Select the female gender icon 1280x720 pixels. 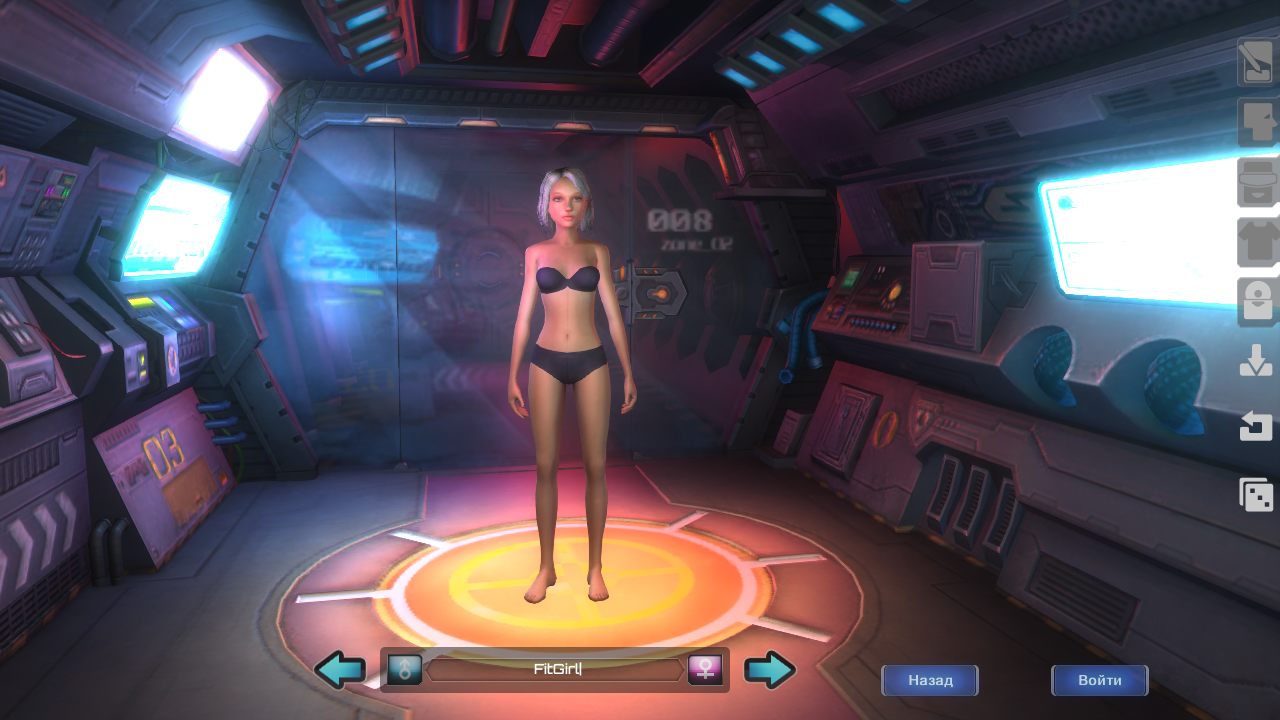[705, 670]
